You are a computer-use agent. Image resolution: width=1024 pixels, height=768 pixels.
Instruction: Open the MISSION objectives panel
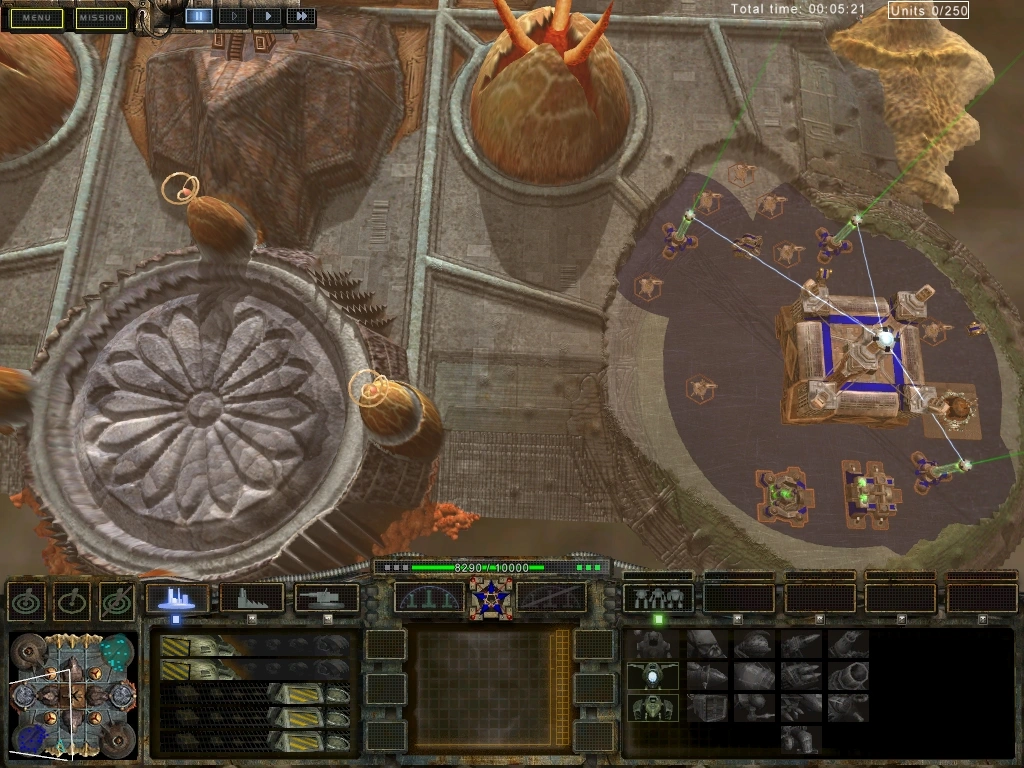(x=101, y=18)
